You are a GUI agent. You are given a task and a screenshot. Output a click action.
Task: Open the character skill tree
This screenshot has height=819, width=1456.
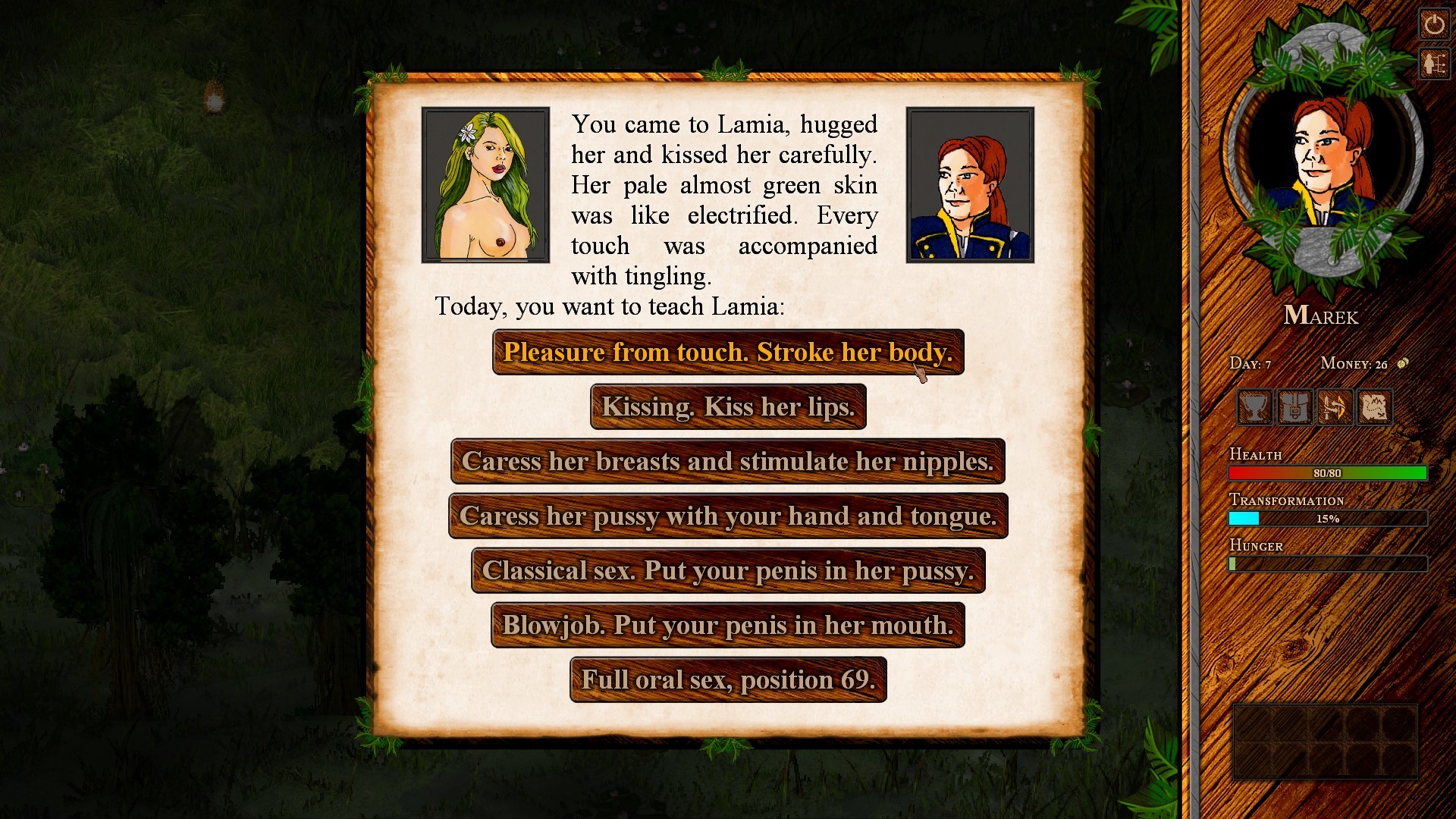[1436, 64]
